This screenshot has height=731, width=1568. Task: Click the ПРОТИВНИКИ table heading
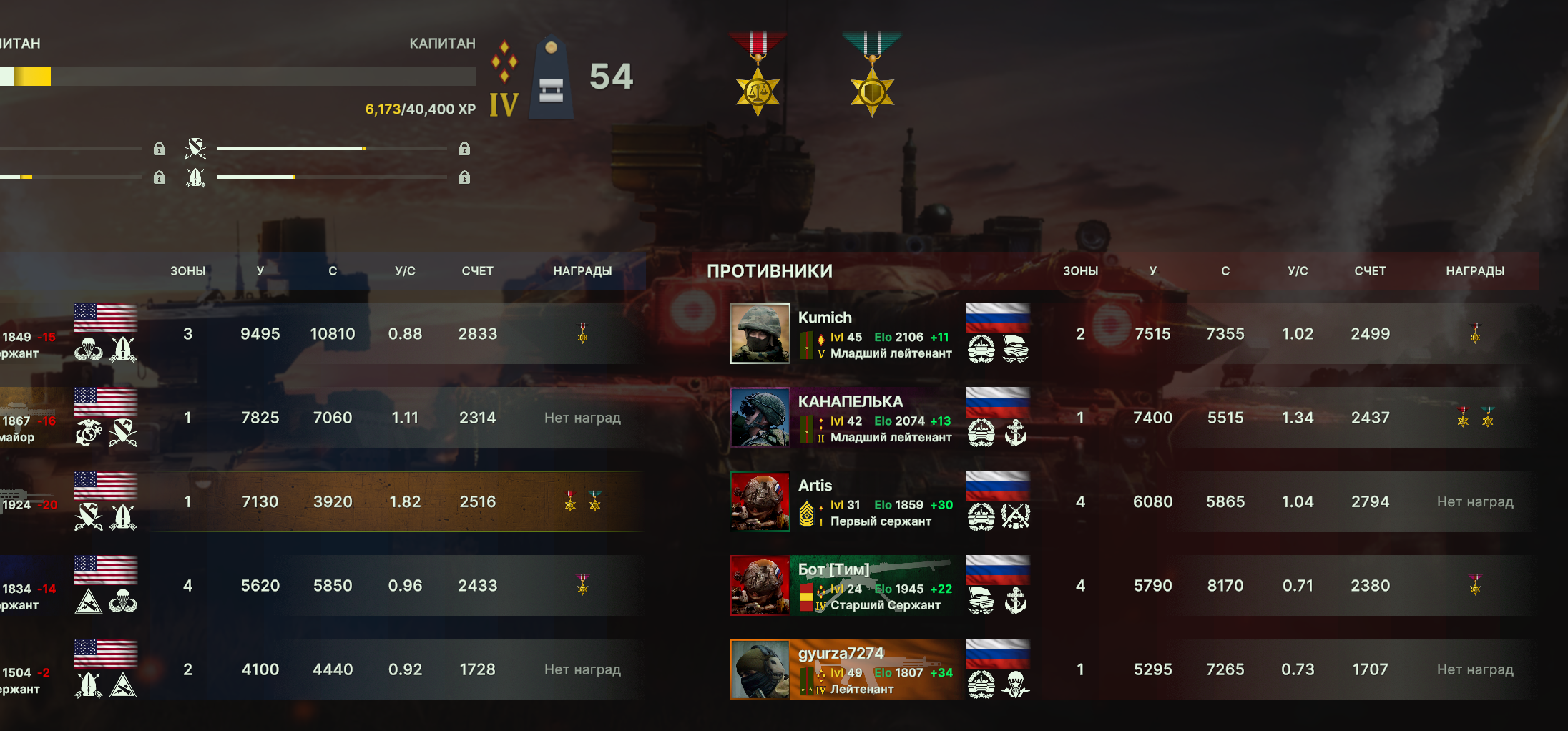(770, 271)
